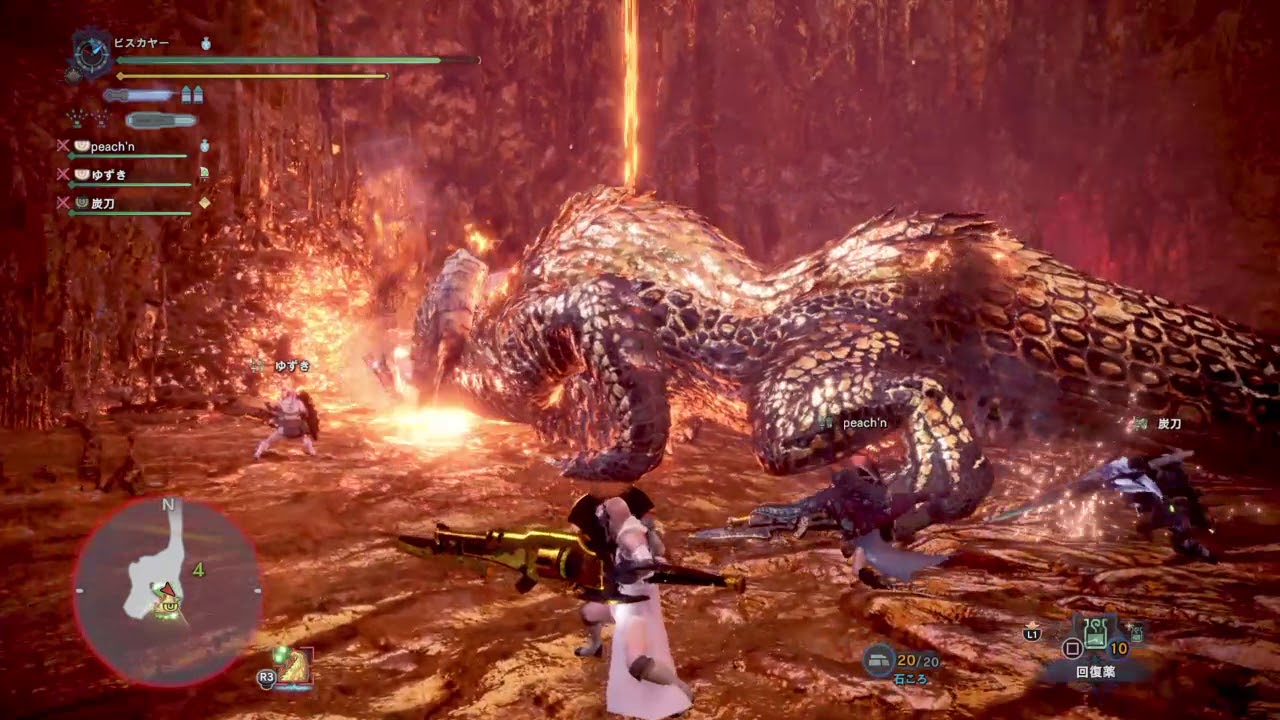Select party member ゆずき in the list
Viewport: 1280px width, 720px height.
click(x=108, y=175)
